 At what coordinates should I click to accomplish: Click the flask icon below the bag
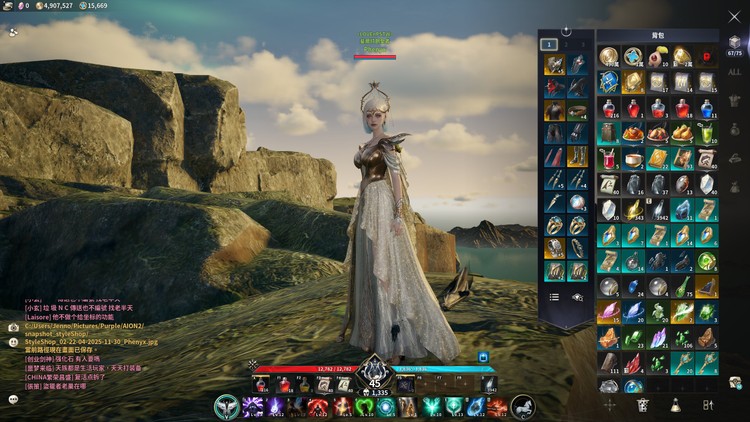[675, 405]
